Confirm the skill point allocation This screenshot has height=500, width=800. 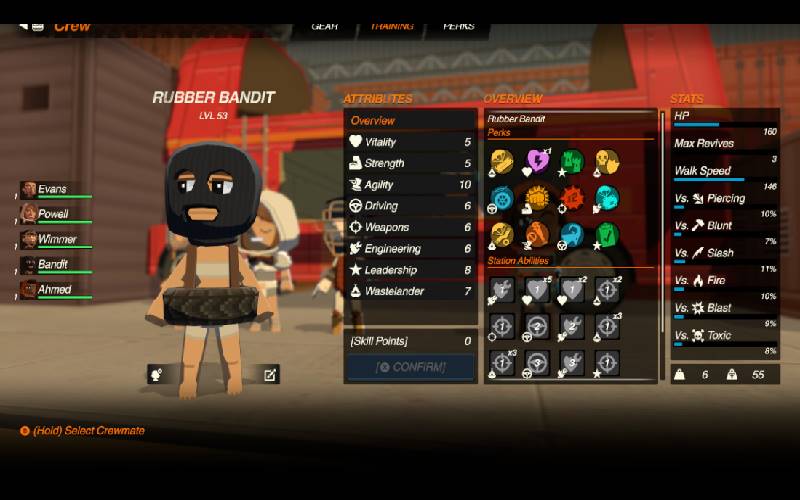410,367
